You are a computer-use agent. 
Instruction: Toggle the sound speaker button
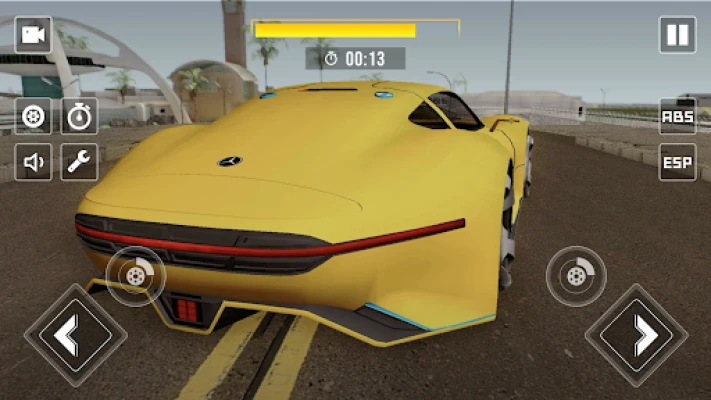(x=33, y=161)
